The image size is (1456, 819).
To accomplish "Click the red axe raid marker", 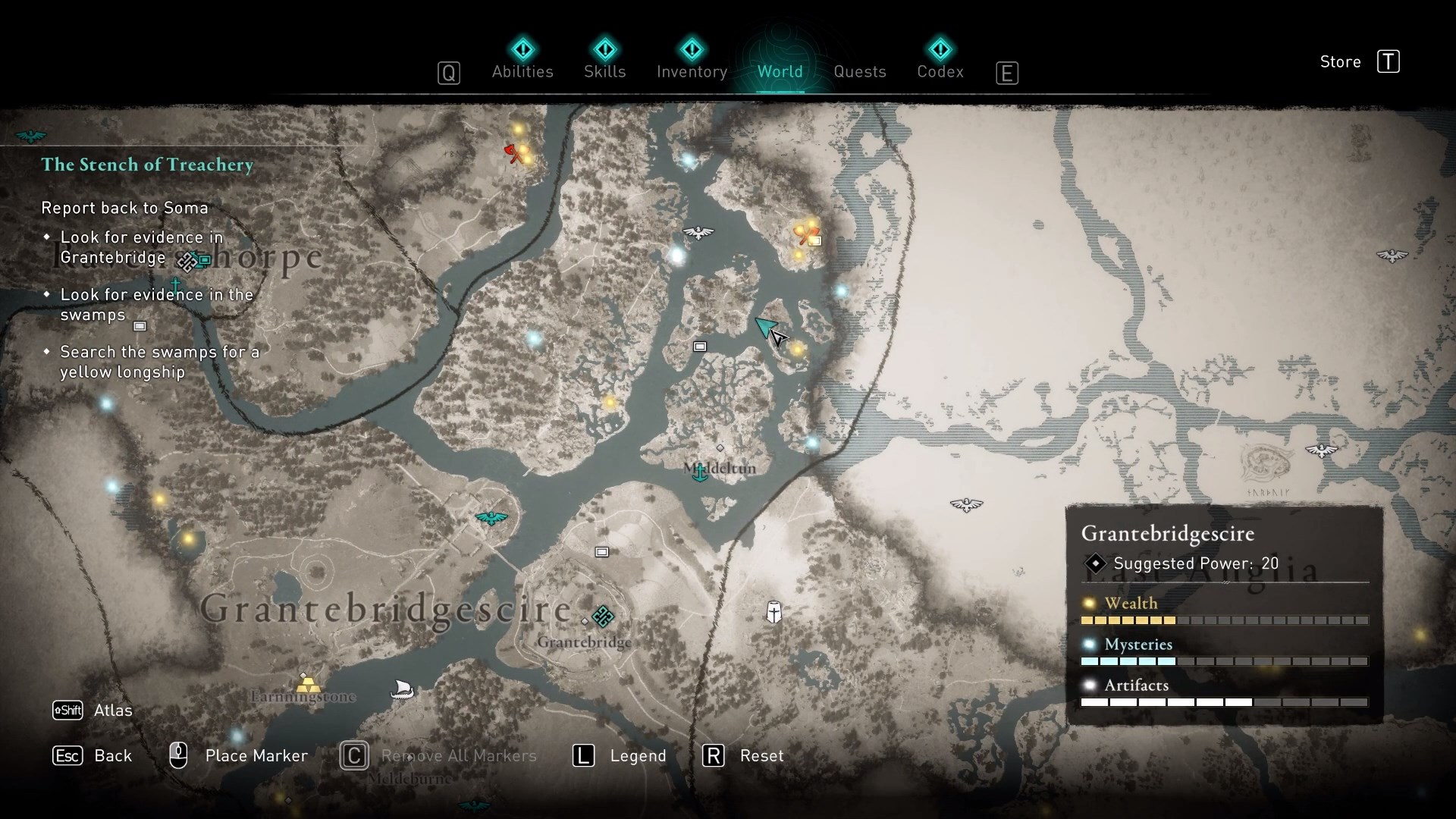I will coord(515,153).
